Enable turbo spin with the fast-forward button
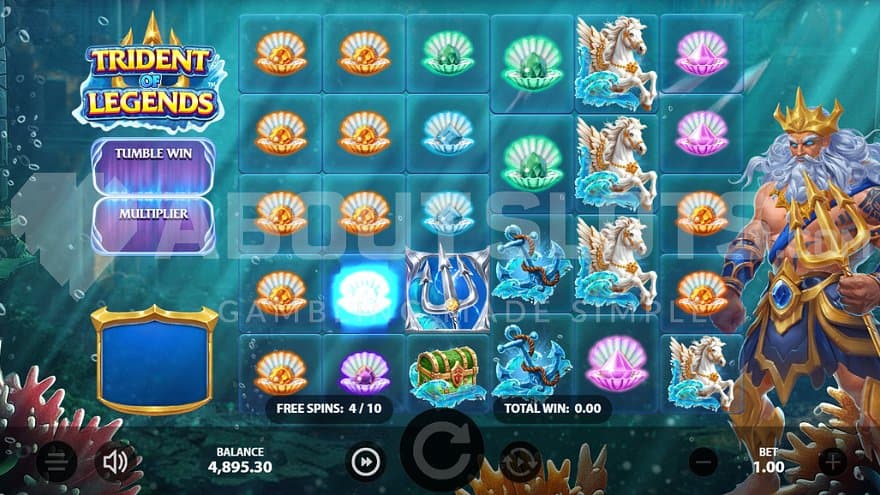This screenshot has width=880, height=495. tap(366, 461)
